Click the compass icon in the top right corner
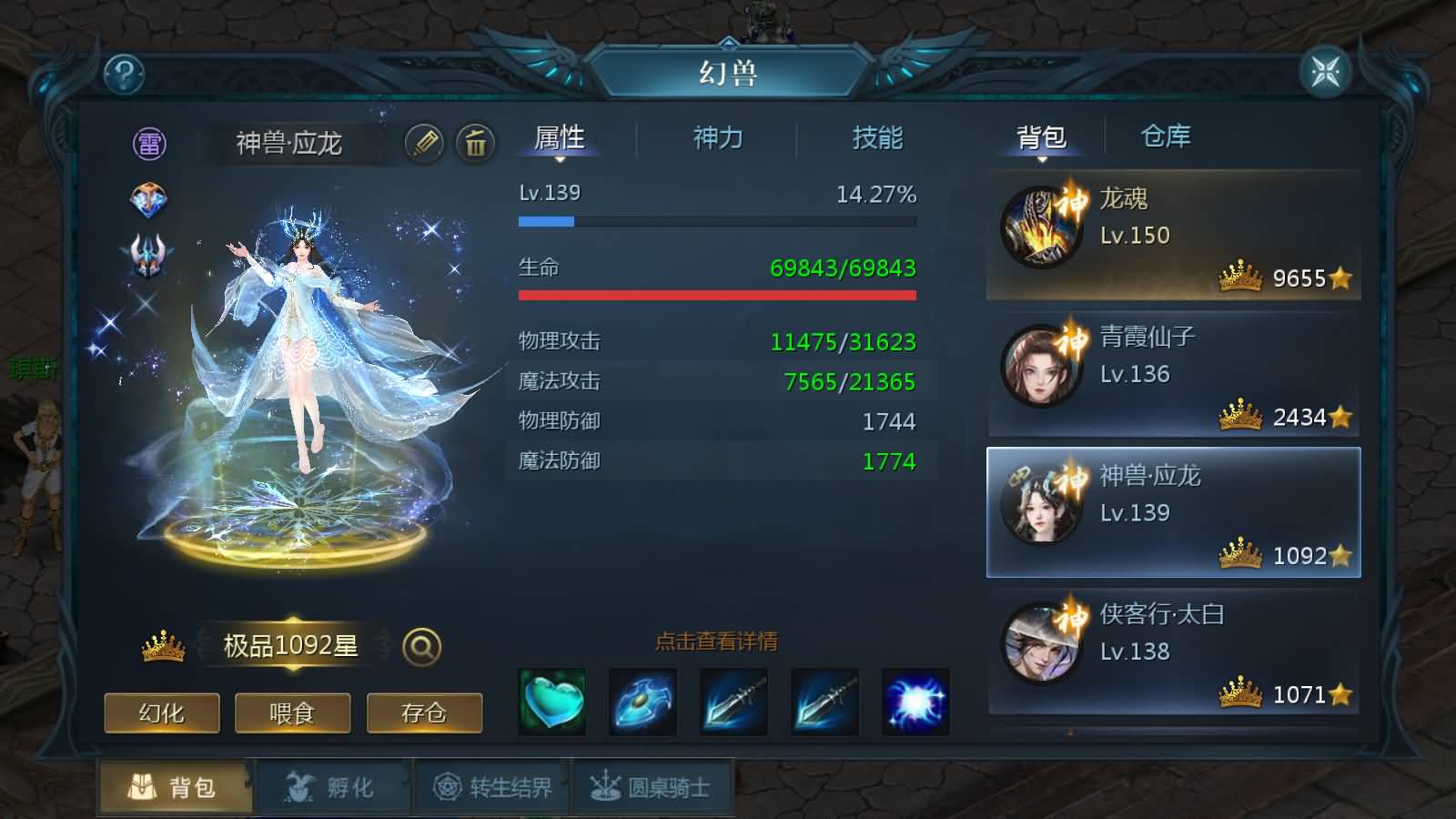The image size is (1456, 819). click(x=1326, y=69)
